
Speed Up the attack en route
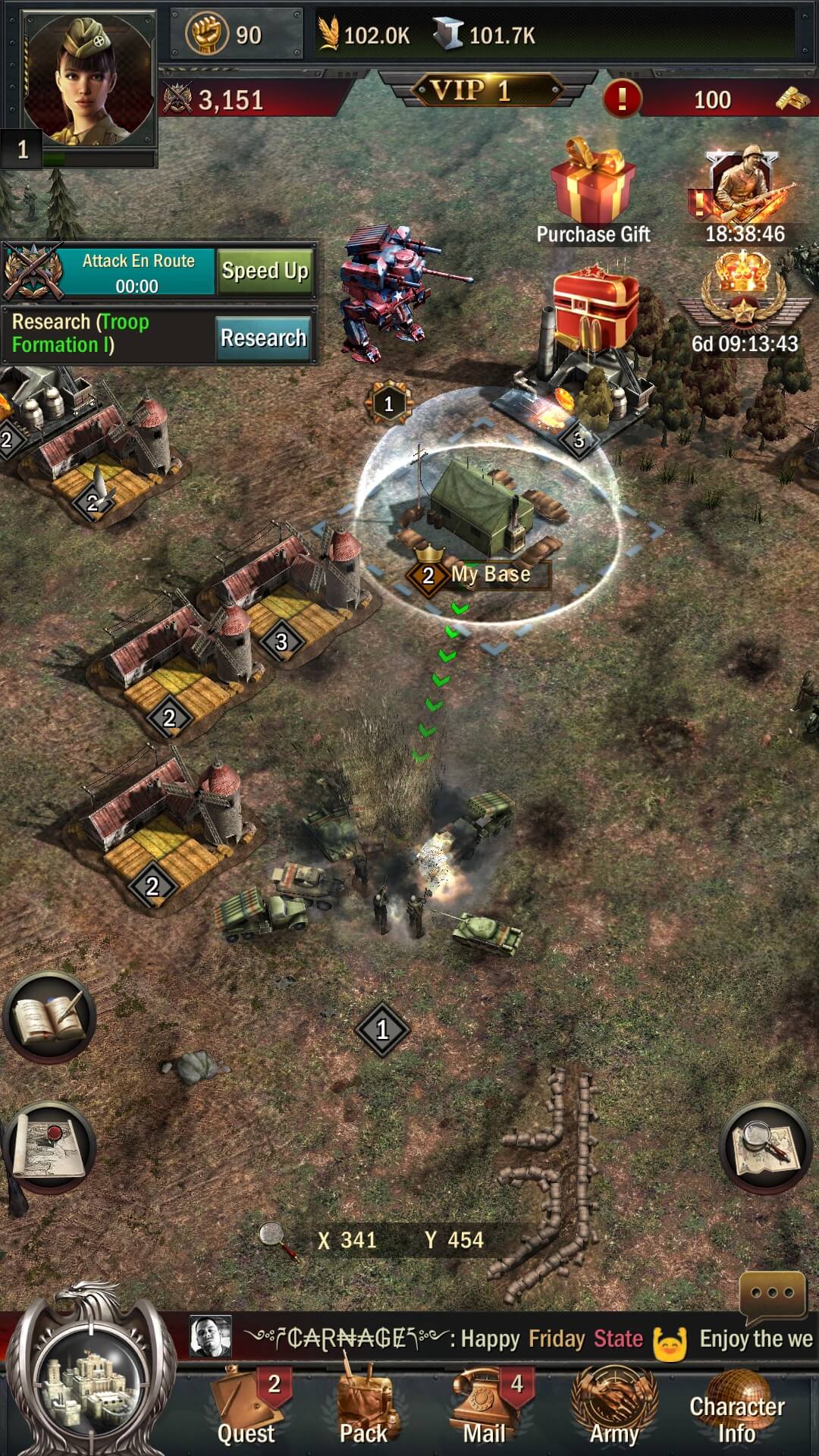[264, 271]
